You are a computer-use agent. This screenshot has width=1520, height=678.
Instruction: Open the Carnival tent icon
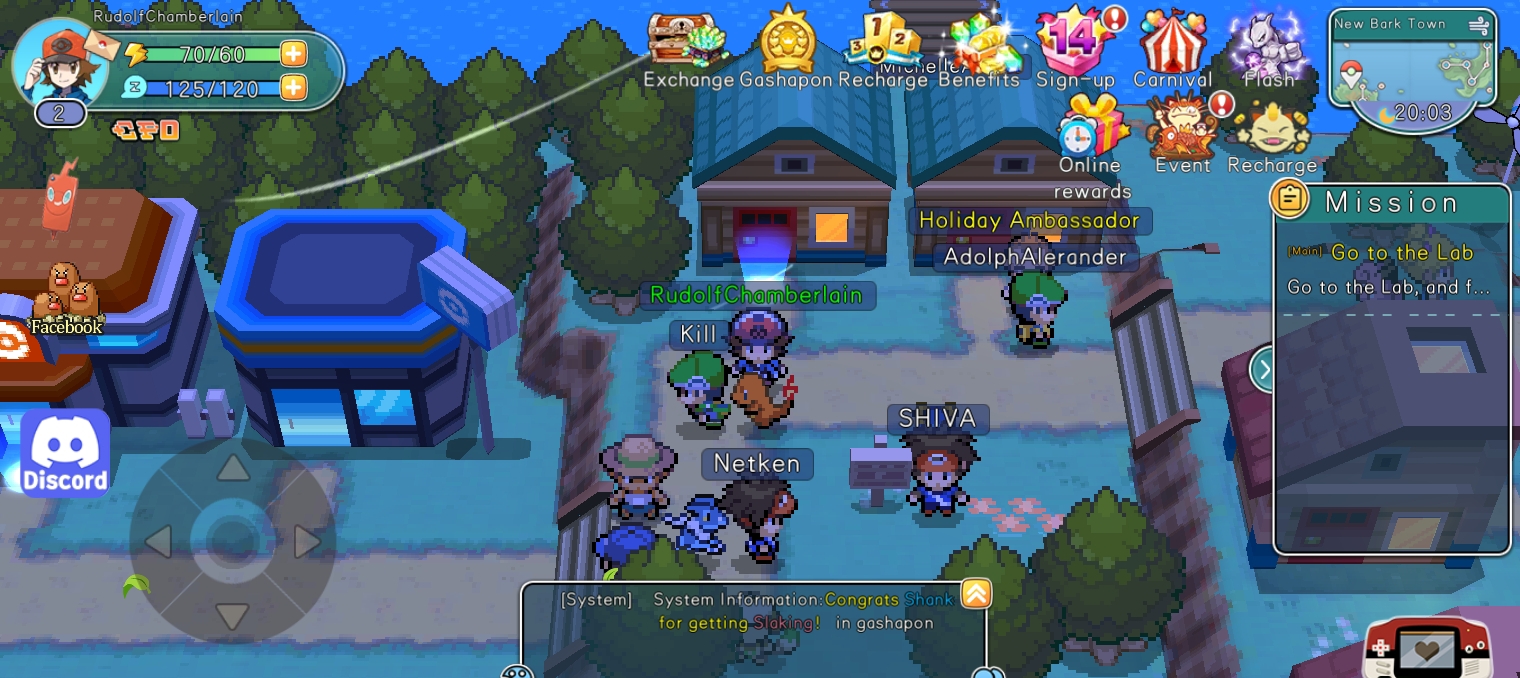[1172, 42]
